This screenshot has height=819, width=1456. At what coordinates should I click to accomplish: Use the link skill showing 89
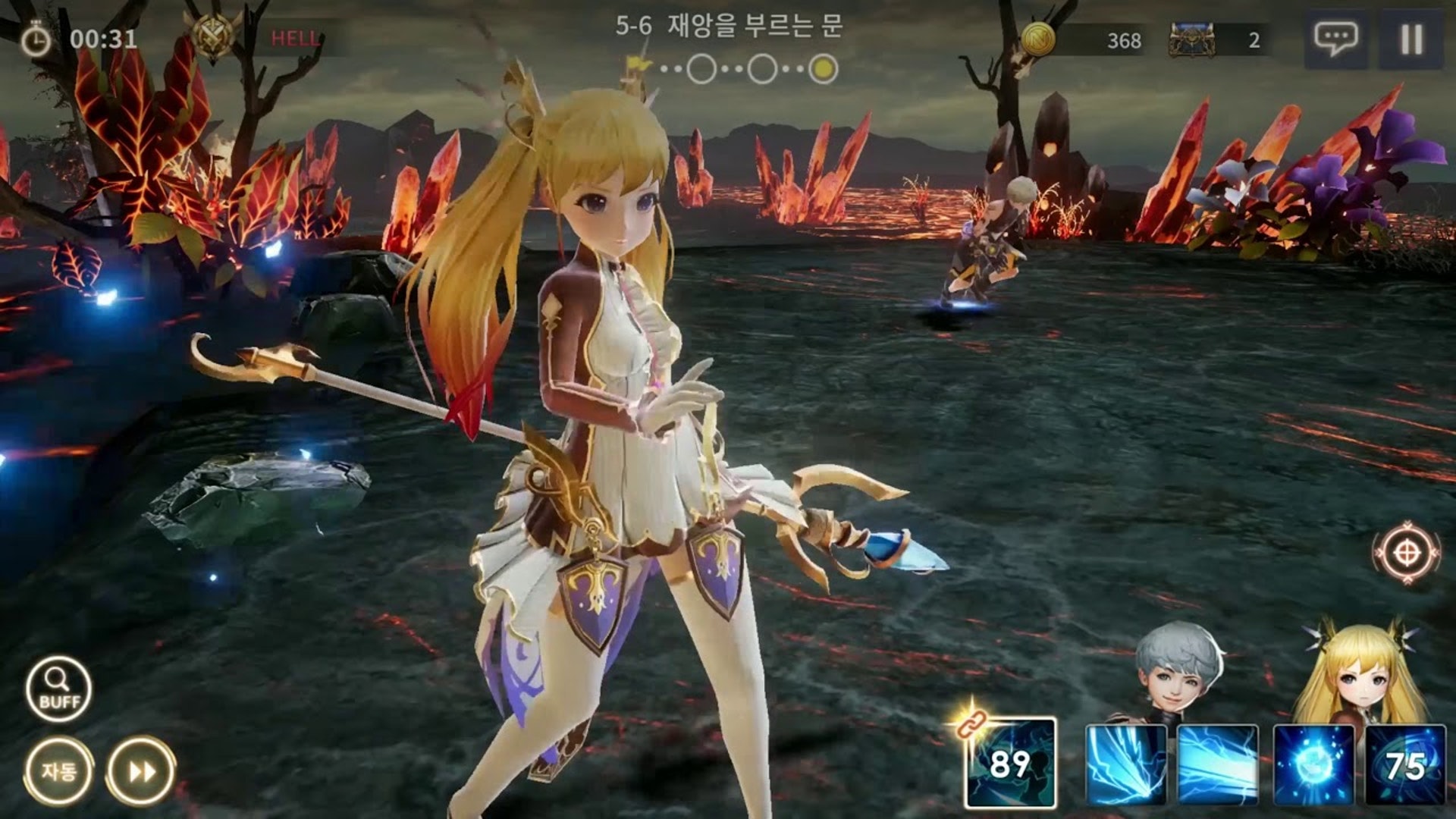[x=1010, y=763]
